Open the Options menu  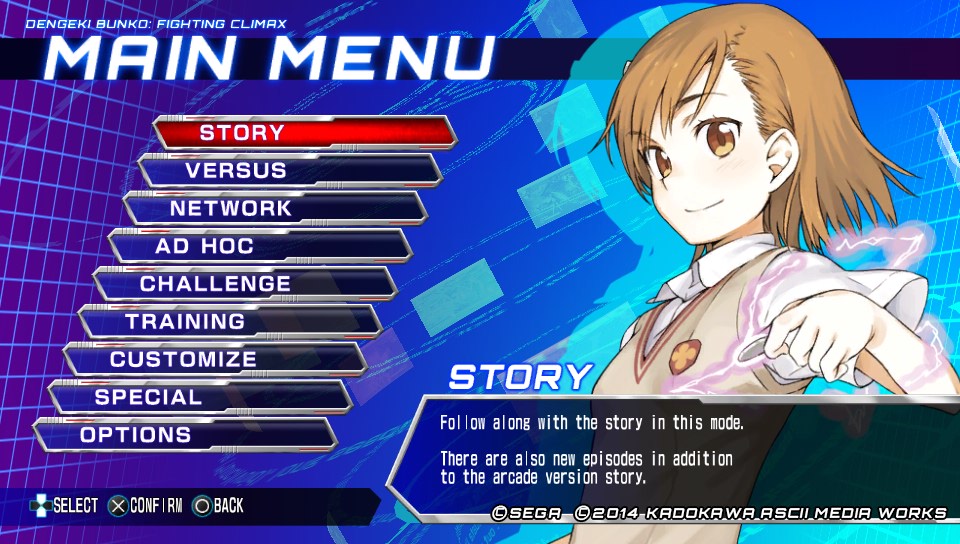point(184,435)
